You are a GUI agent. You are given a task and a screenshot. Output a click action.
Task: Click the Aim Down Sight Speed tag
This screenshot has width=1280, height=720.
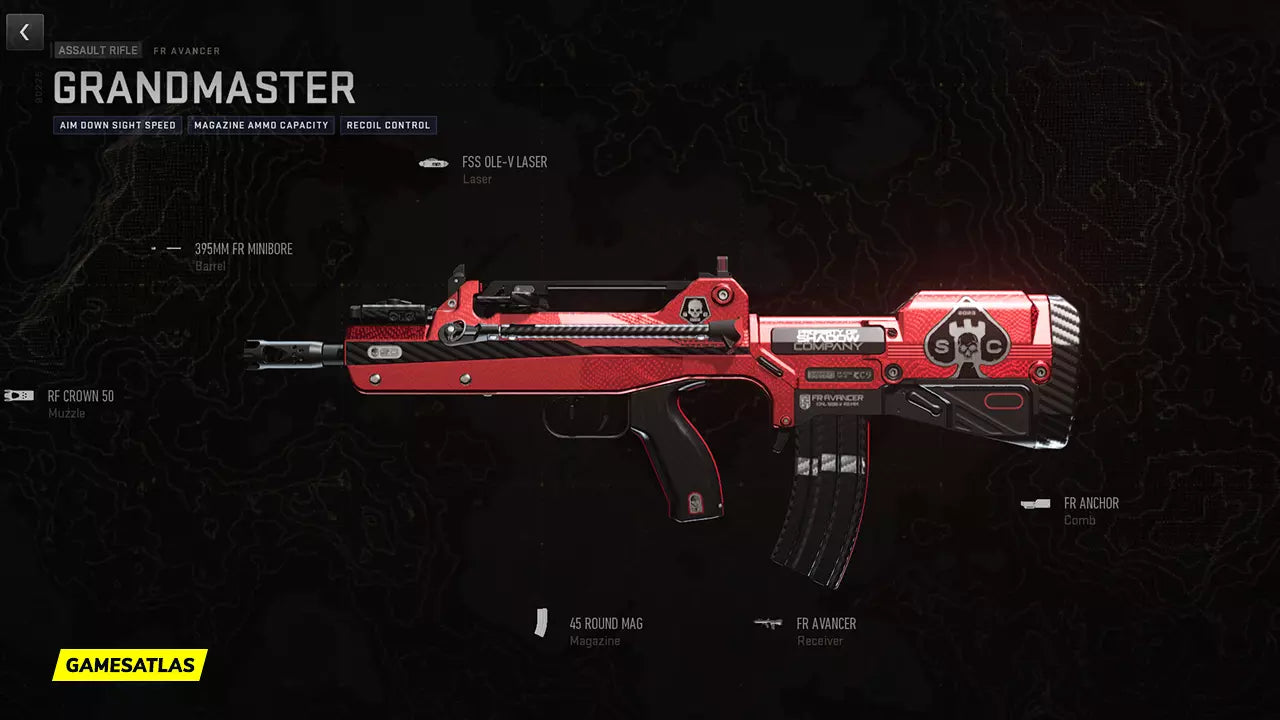[x=118, y=125]
